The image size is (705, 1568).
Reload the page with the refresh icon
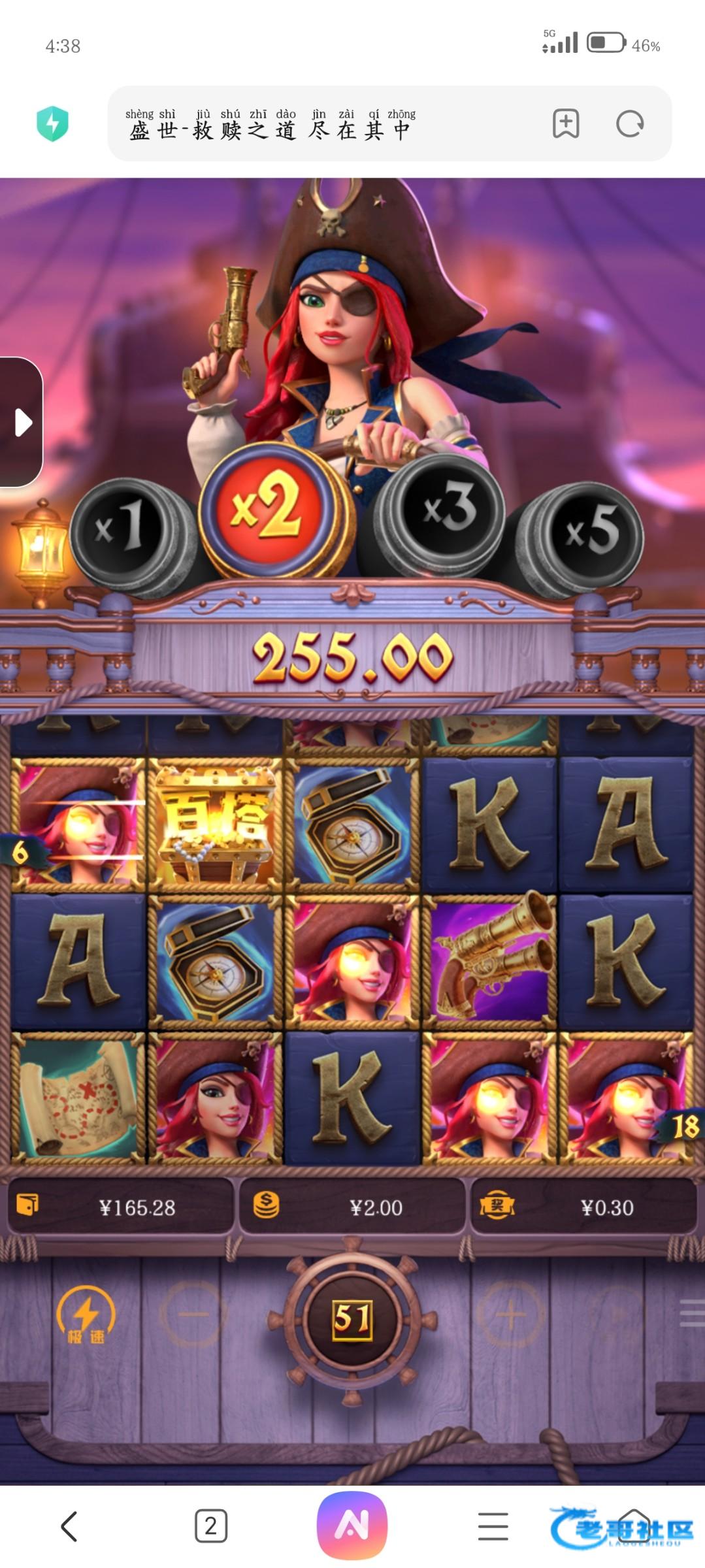click(x=630, y=124)
